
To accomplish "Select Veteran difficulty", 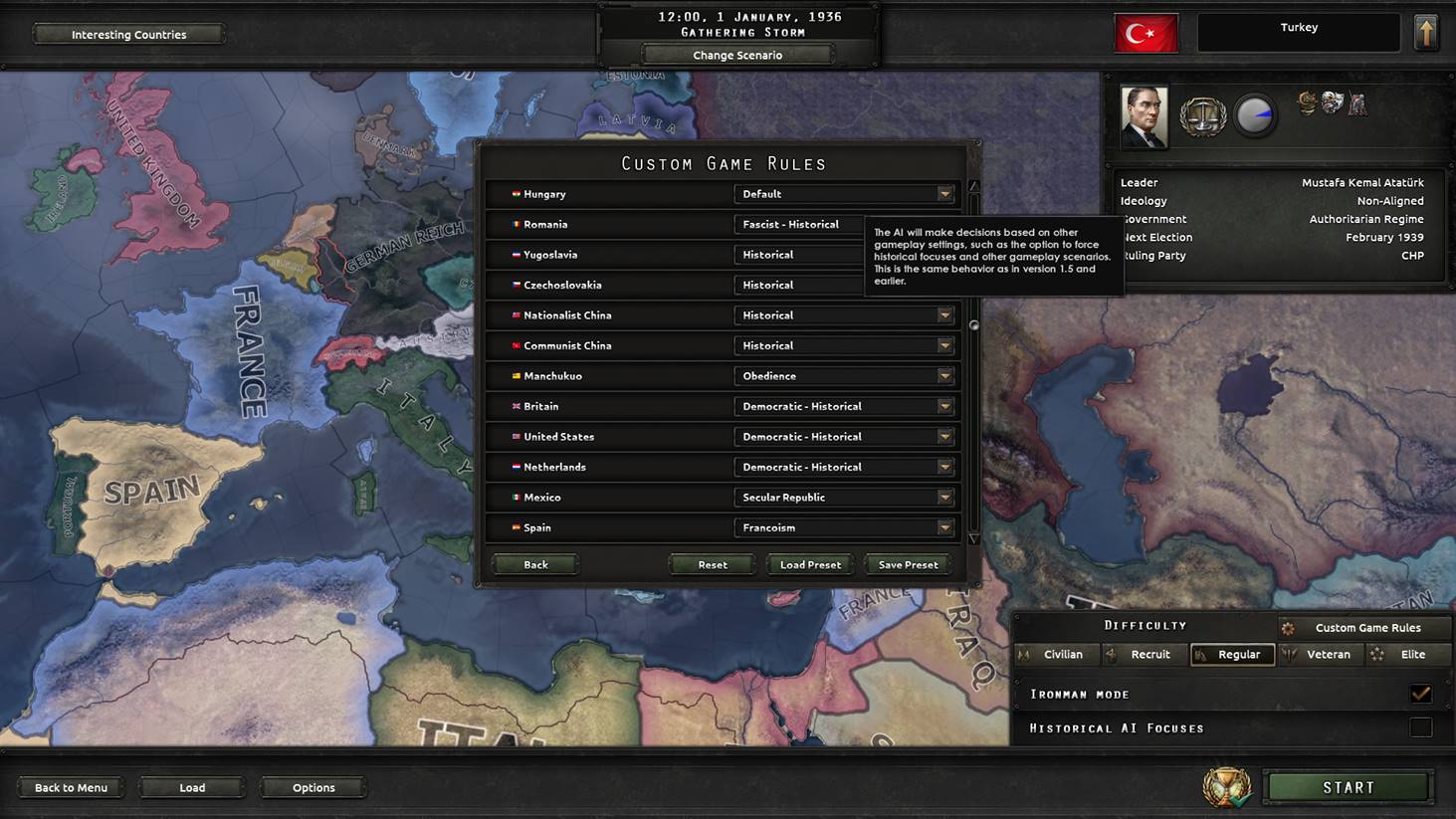I will pos(1321,654).
